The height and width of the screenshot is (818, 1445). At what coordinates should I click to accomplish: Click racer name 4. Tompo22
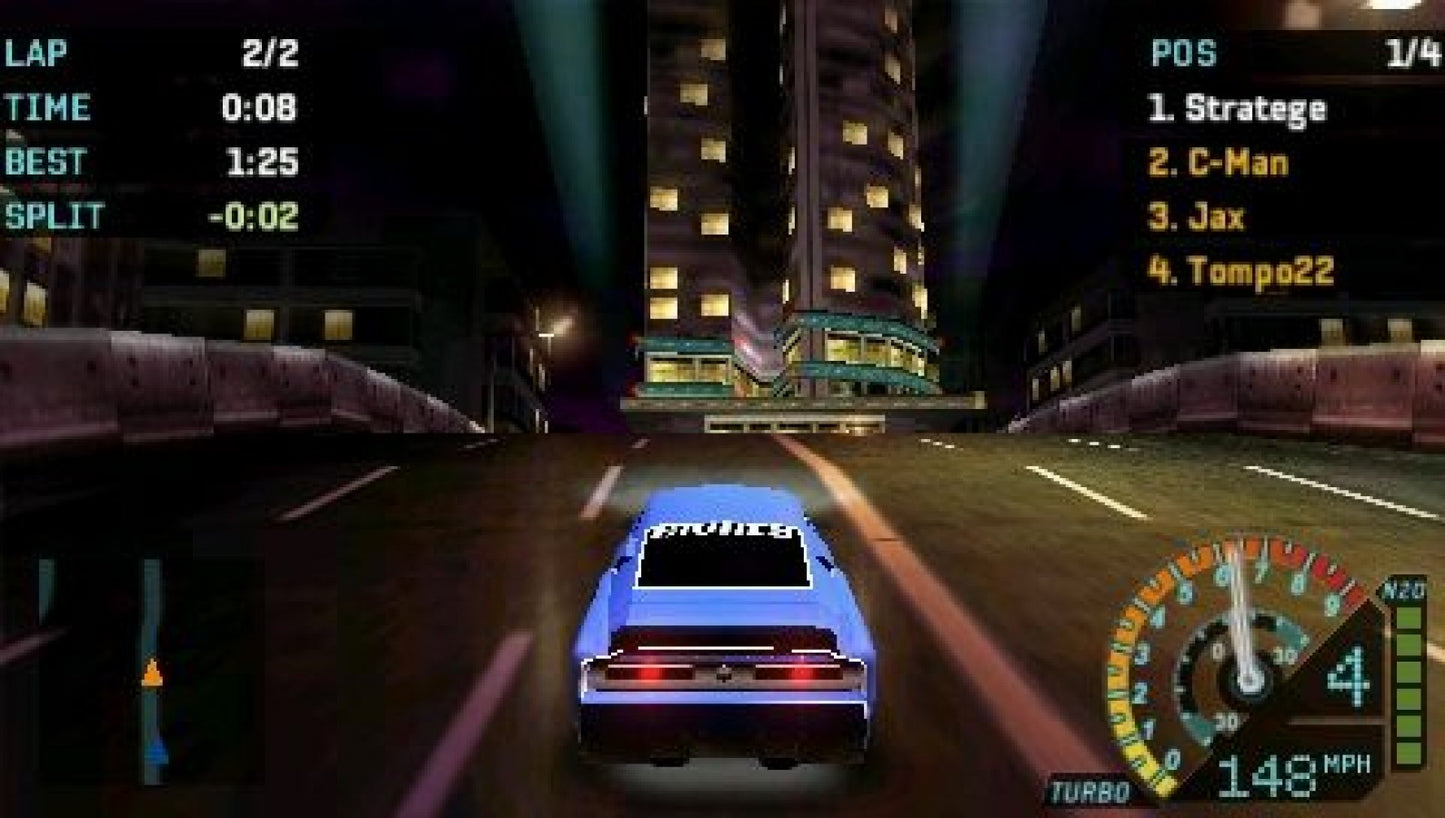(1242, 268)
